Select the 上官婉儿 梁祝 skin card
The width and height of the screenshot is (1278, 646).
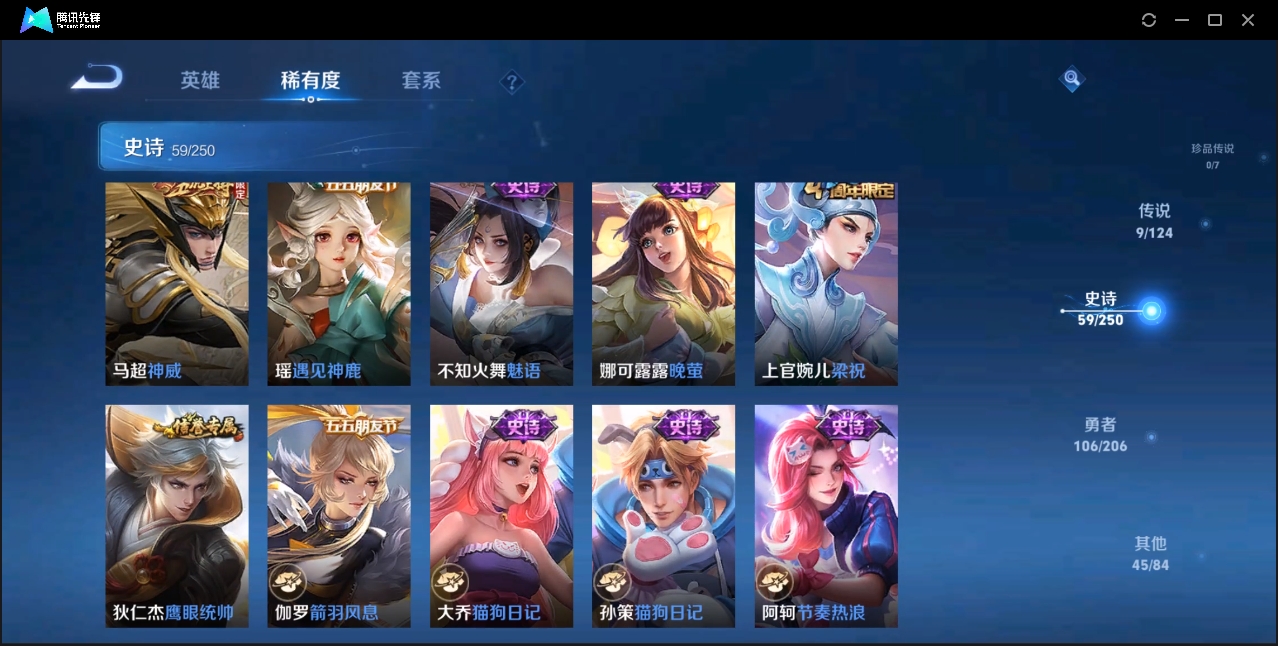(826, 284)
